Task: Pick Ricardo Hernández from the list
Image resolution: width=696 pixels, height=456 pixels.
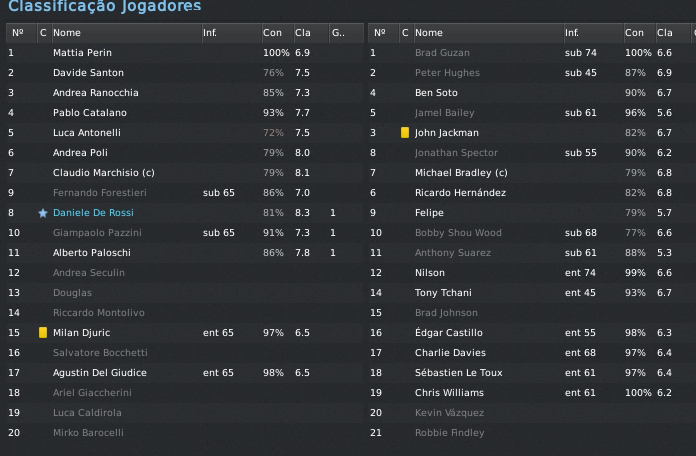Action: [460, 193]
